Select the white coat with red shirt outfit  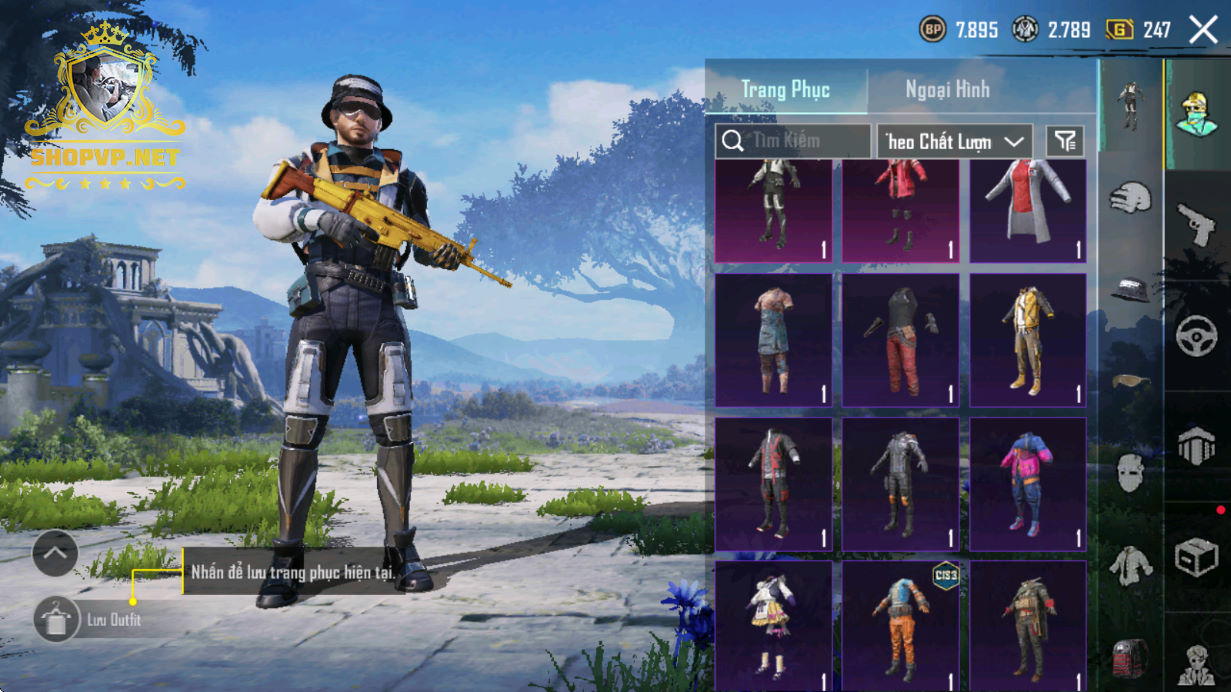[x=1028, y=211]
